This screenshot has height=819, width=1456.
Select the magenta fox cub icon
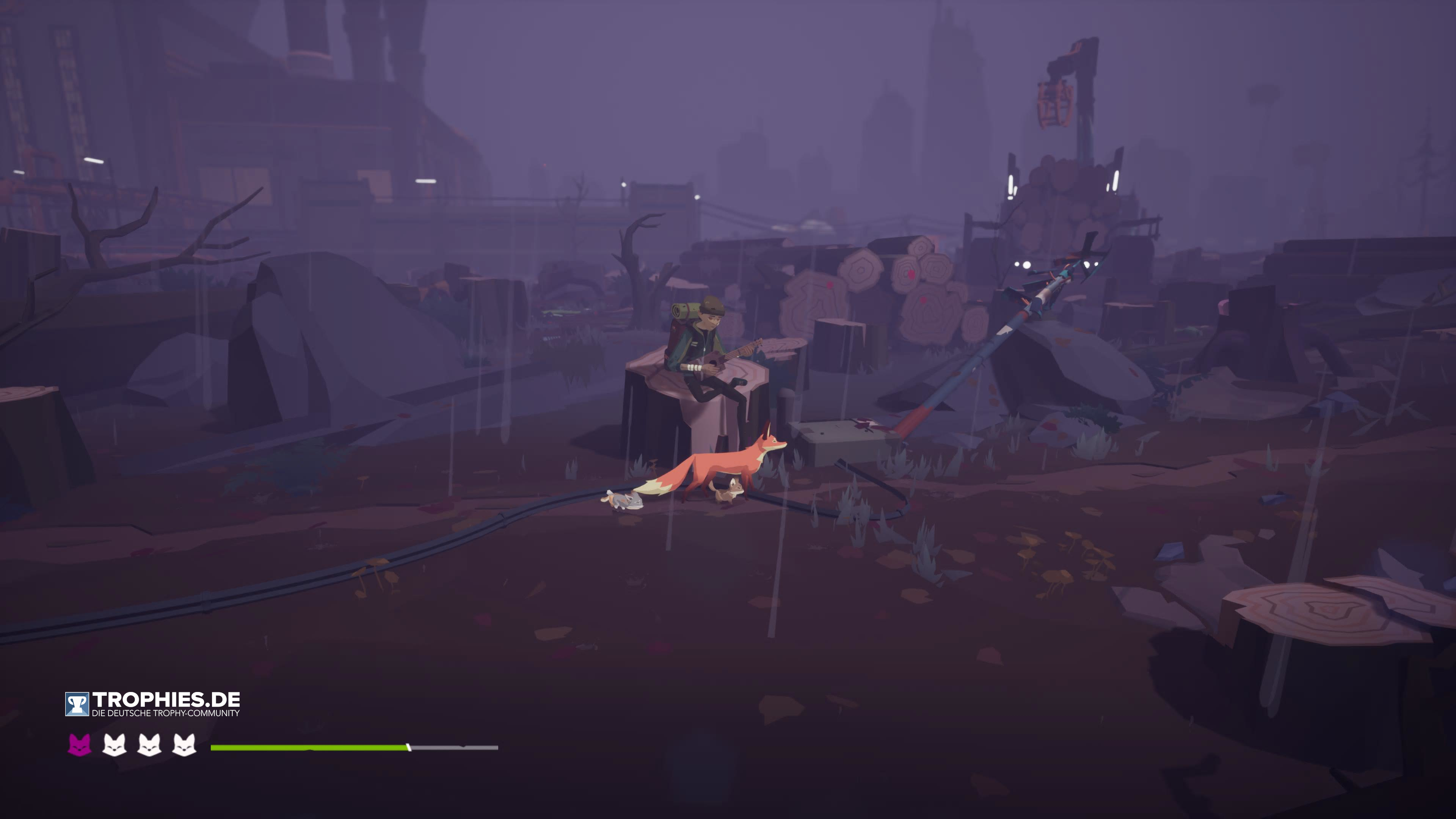pos(79,745)
